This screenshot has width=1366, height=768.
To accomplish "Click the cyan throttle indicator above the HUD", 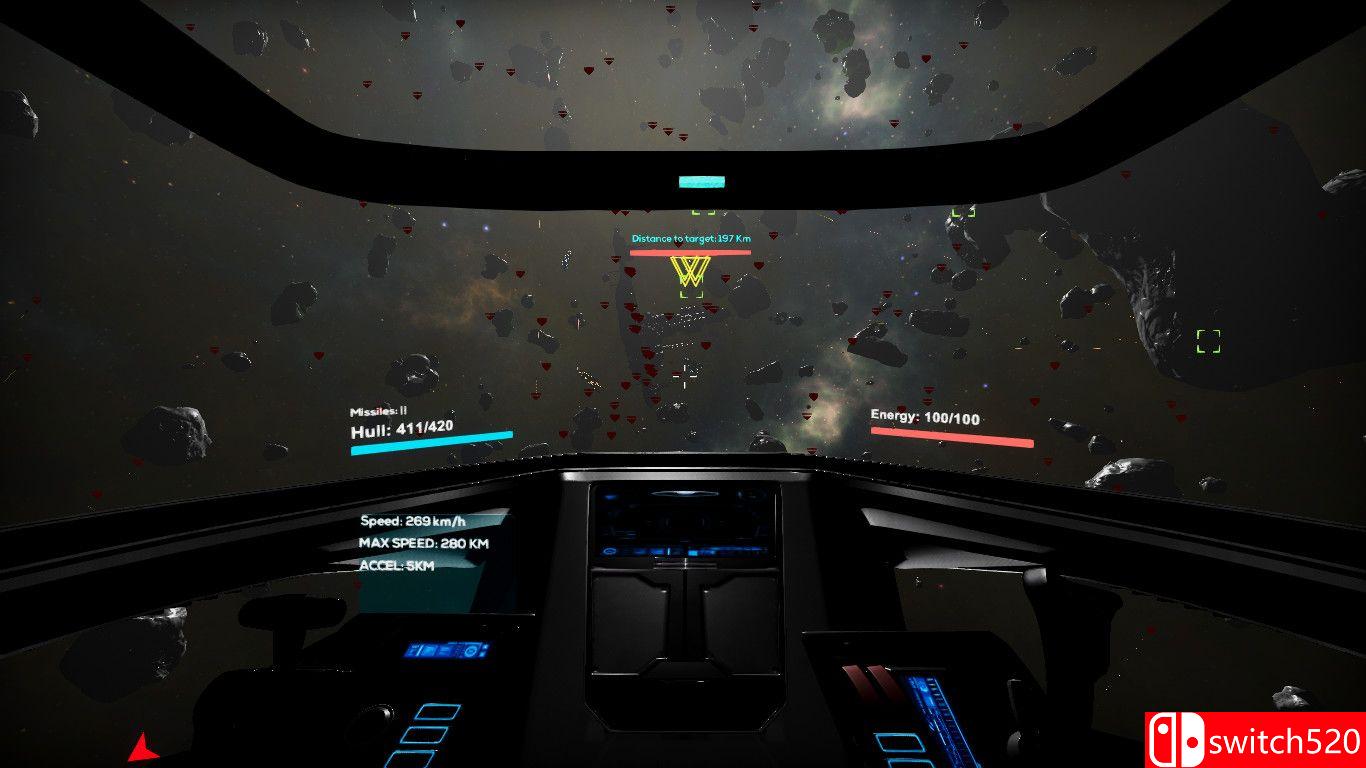I will coord(700,181).
